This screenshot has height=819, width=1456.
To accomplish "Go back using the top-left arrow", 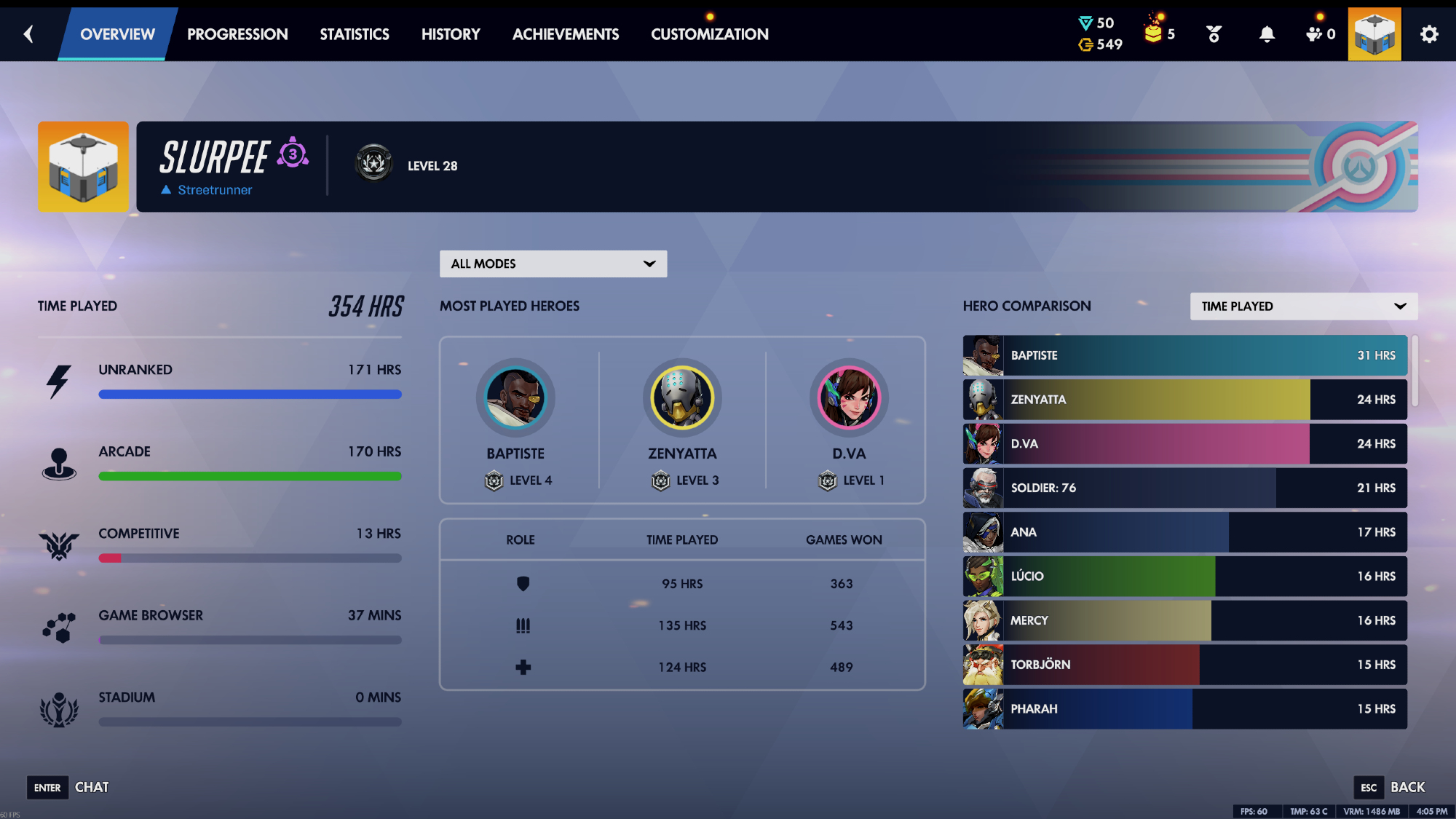I will click(x=28, y=33).
